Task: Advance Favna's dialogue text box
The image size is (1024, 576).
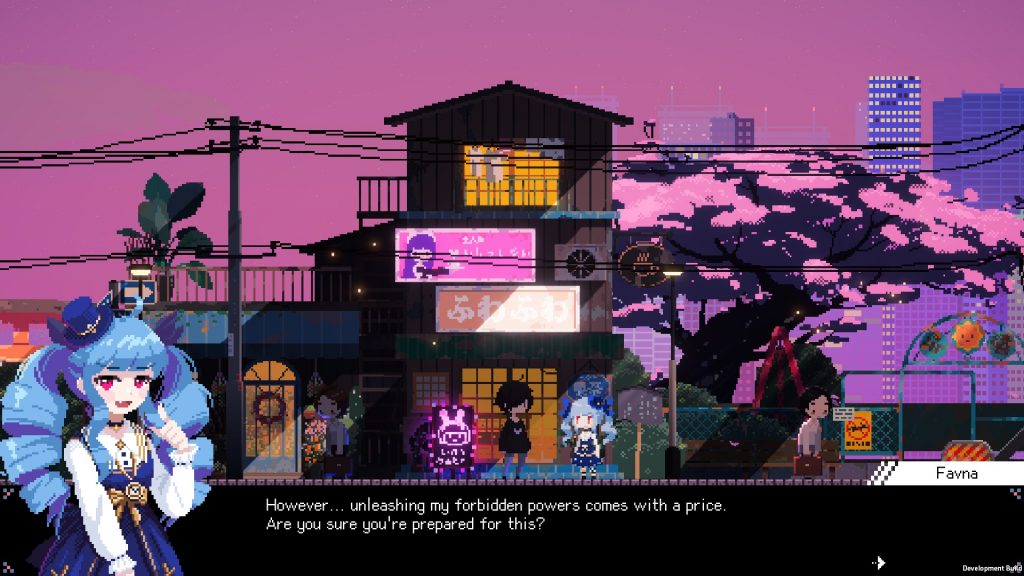Action: tap(560, 515)
